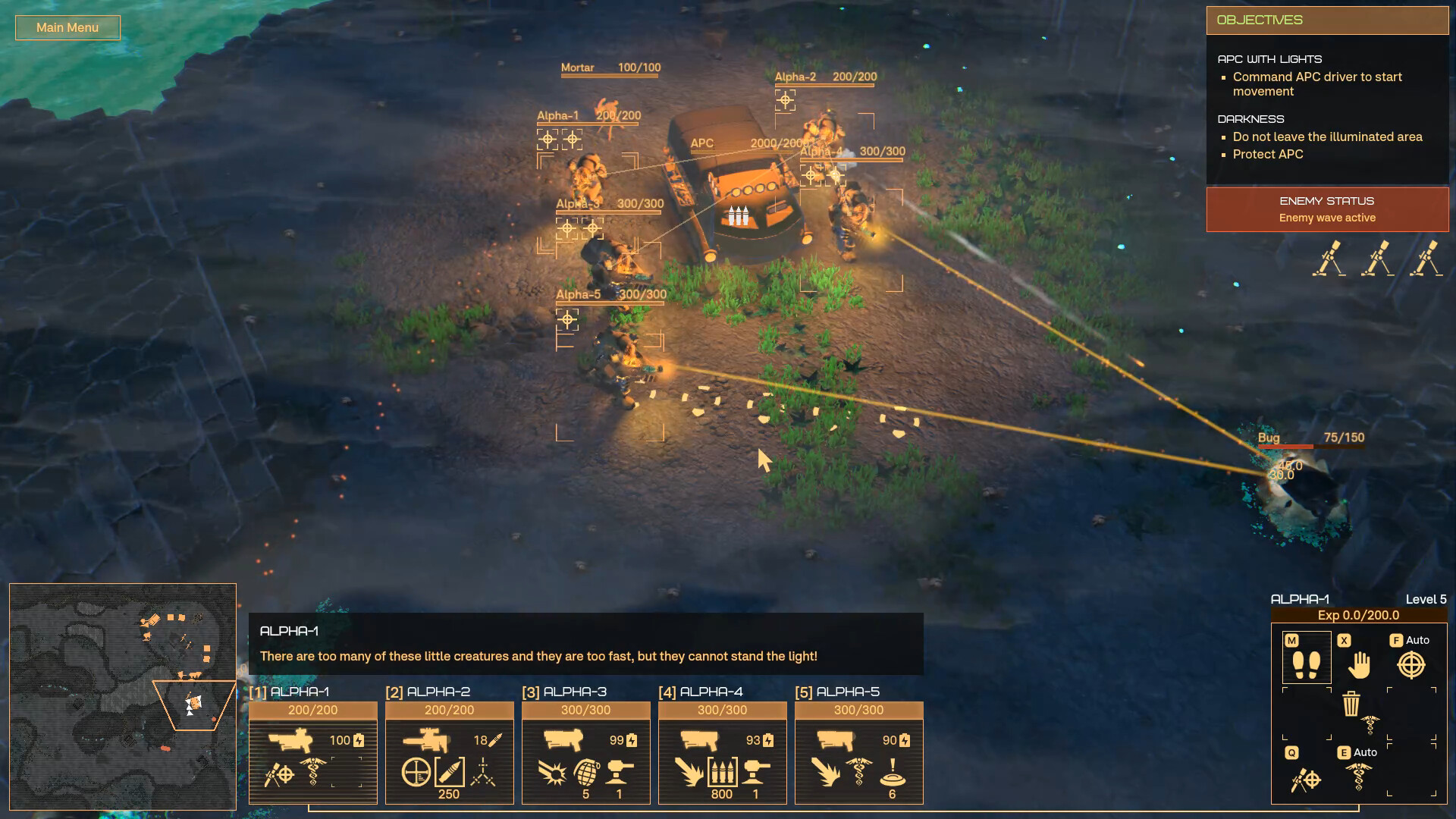Click ALPHA-3's turret deploy icon
The height and width of the screenshot is (819, 1456).
[620, 773]
